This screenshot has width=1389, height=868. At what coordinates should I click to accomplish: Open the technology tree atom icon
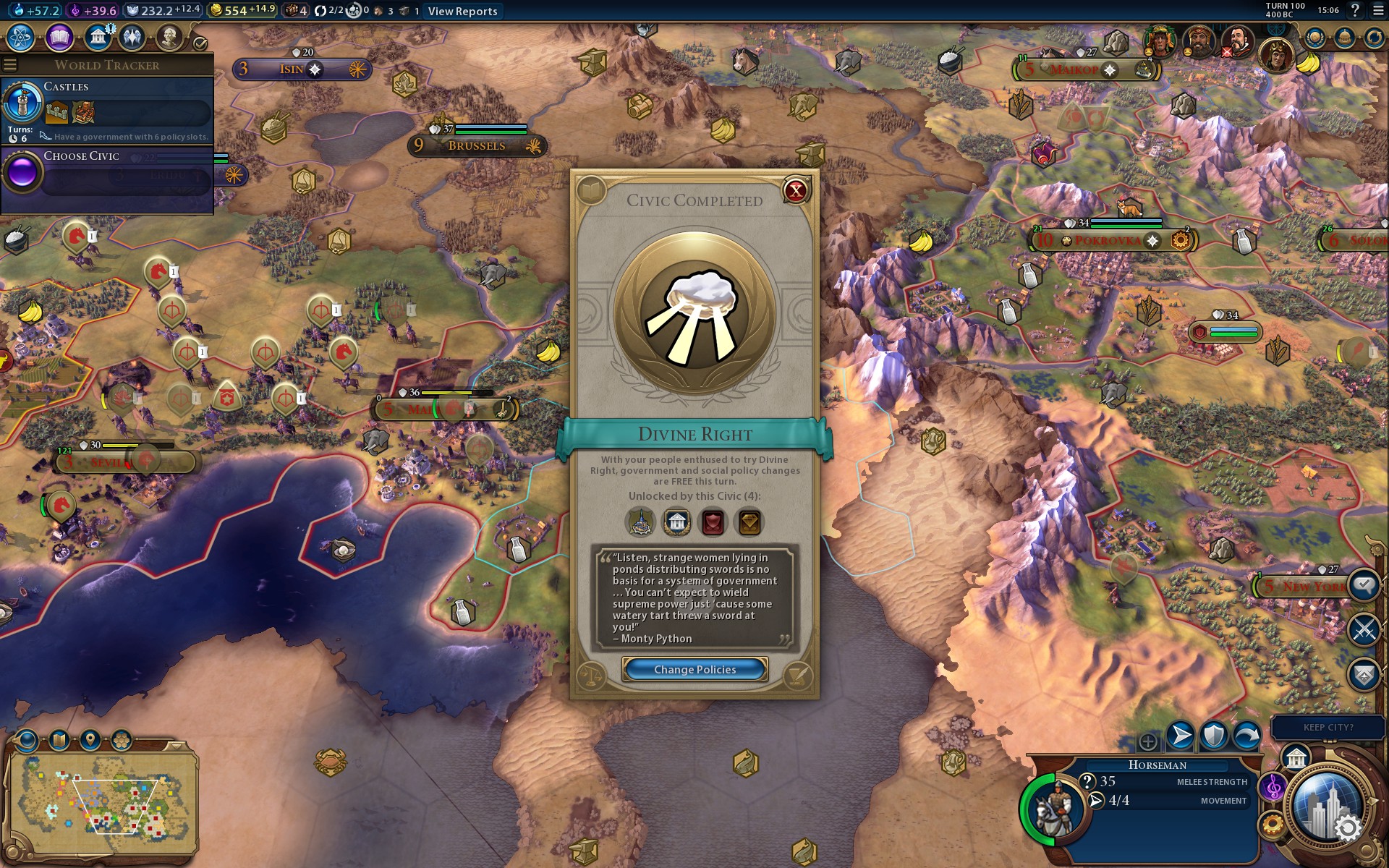(x=21, y=38)
